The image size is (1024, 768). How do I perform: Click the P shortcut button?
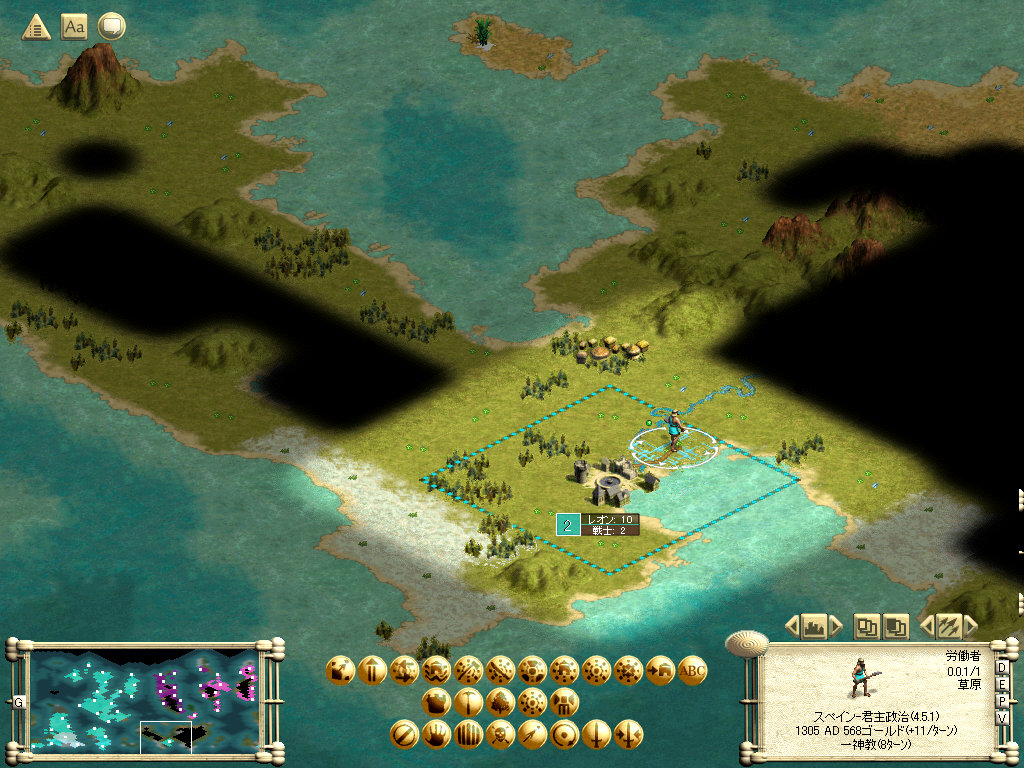(x=1002, y=702)
